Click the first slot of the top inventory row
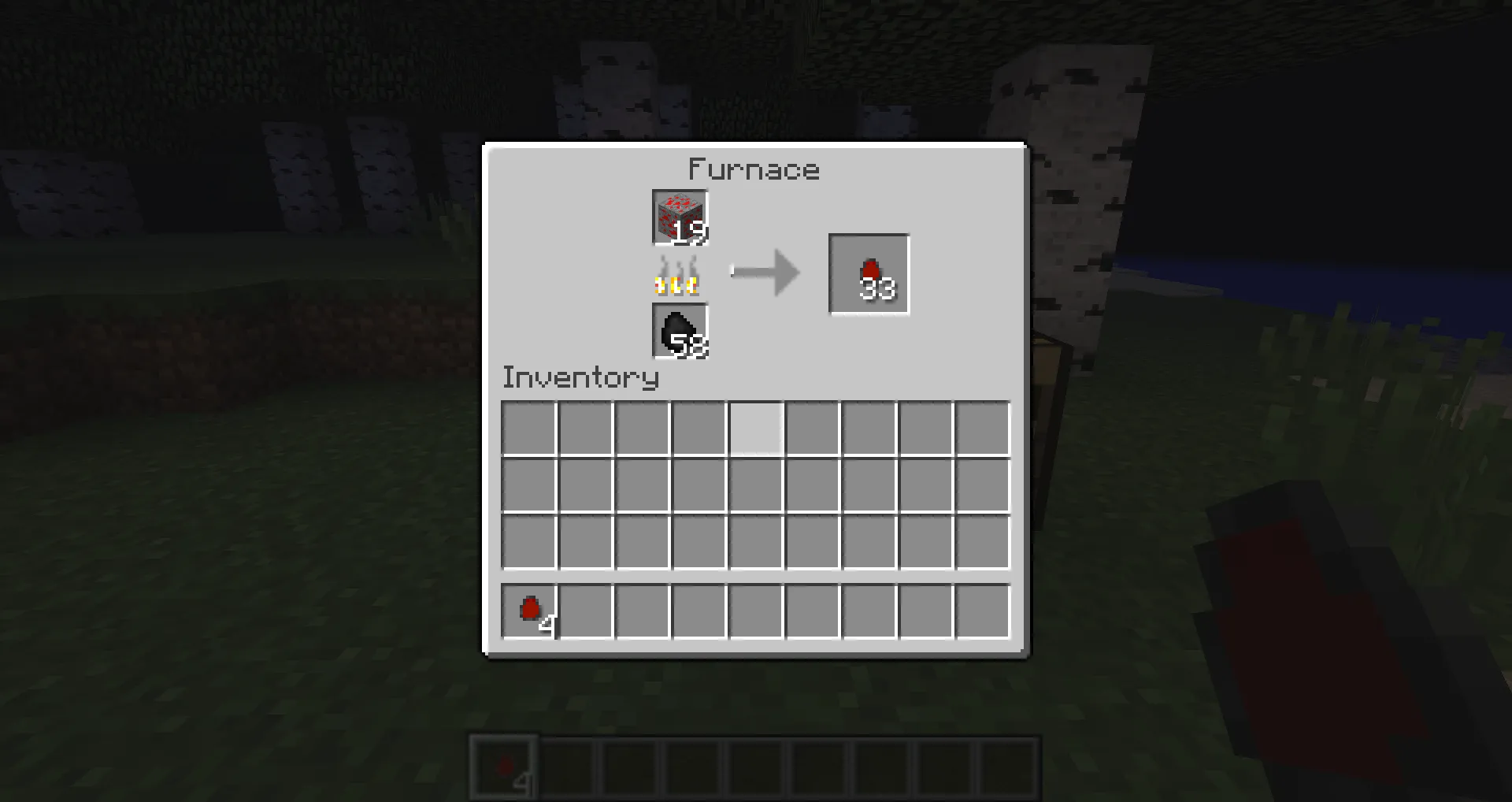 pos(529,426)
